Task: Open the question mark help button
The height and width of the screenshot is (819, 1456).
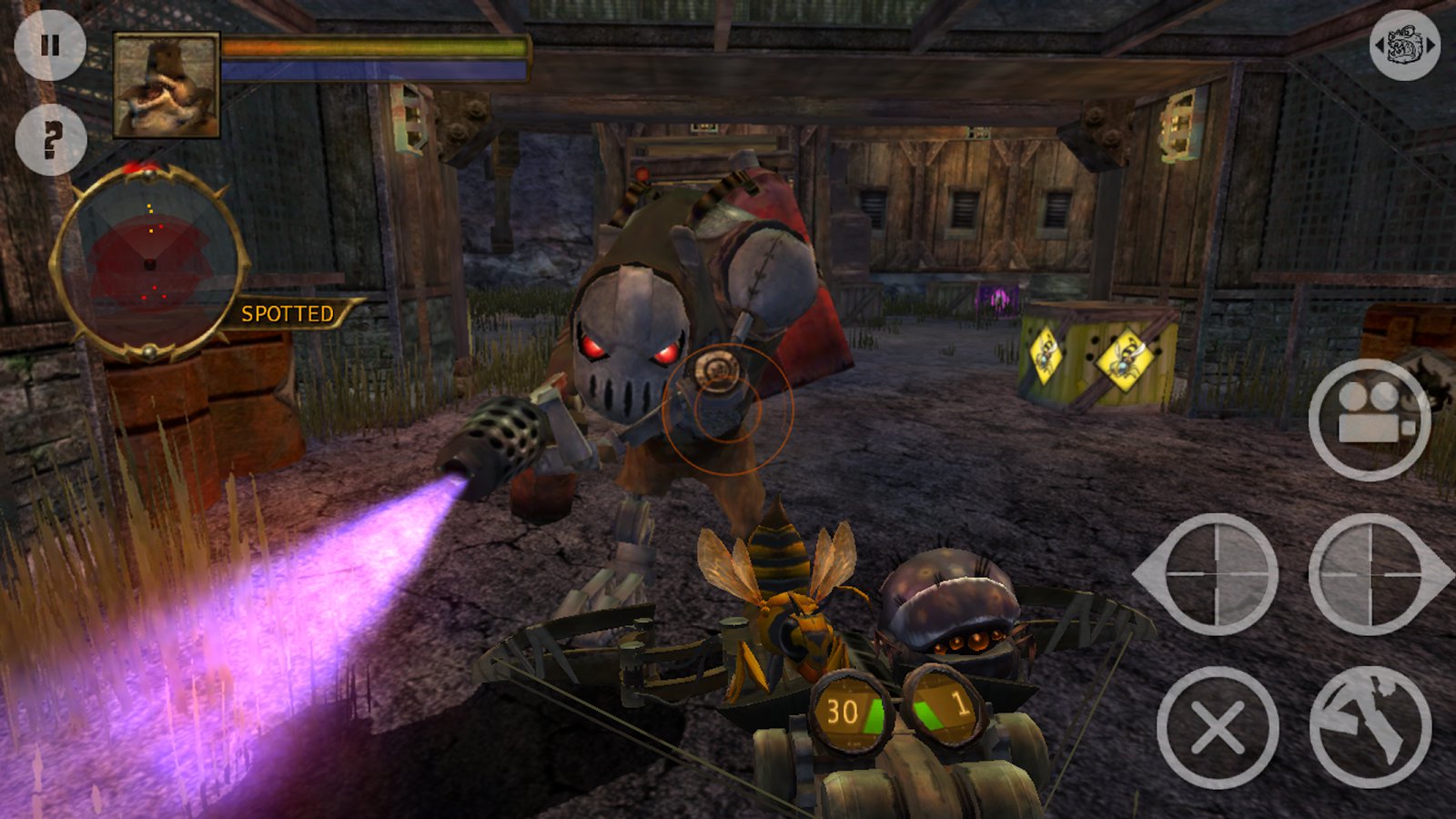Action: [51, 140]
